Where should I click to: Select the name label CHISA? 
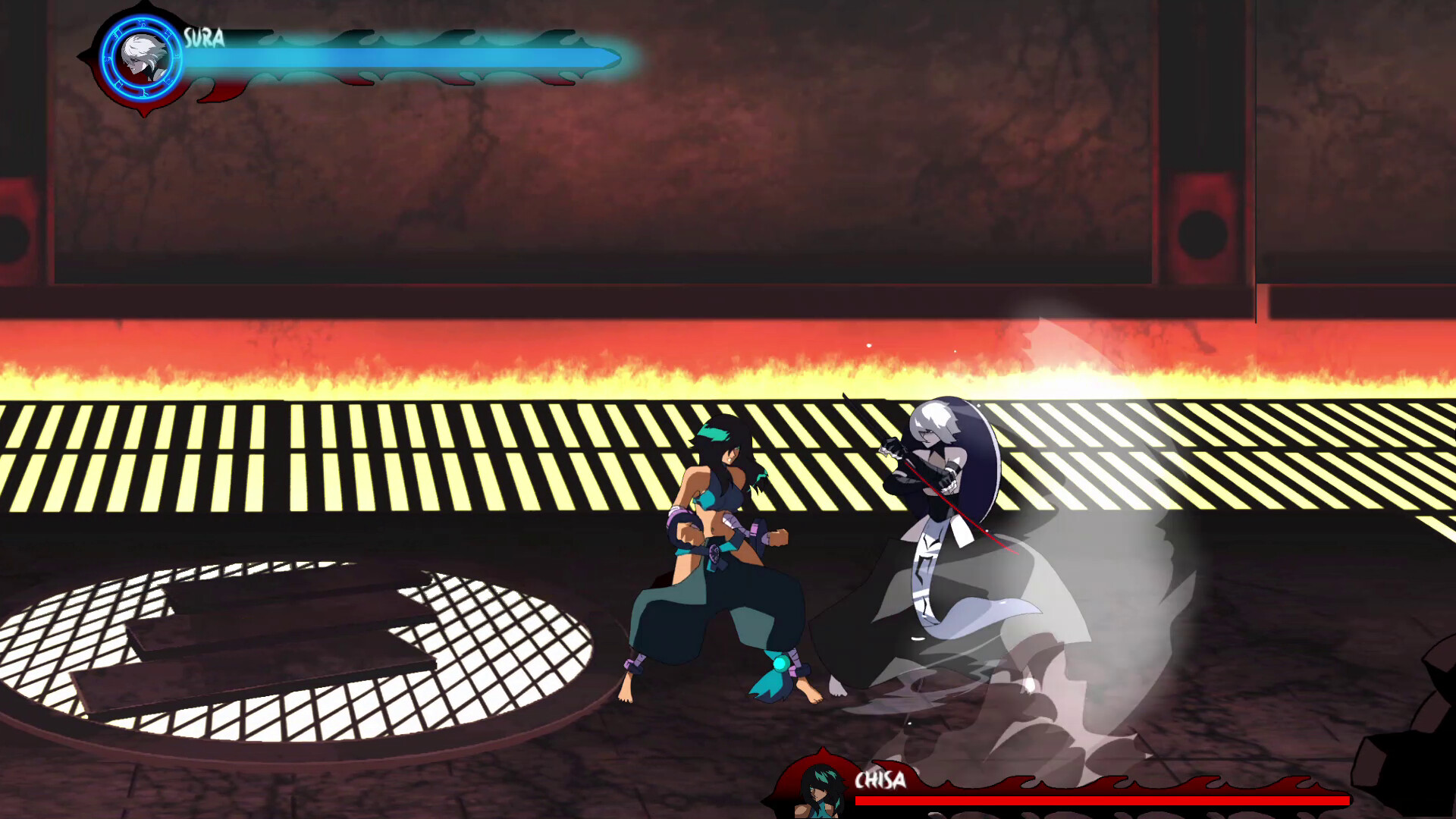pyautogui.click(x=882, y=778)
